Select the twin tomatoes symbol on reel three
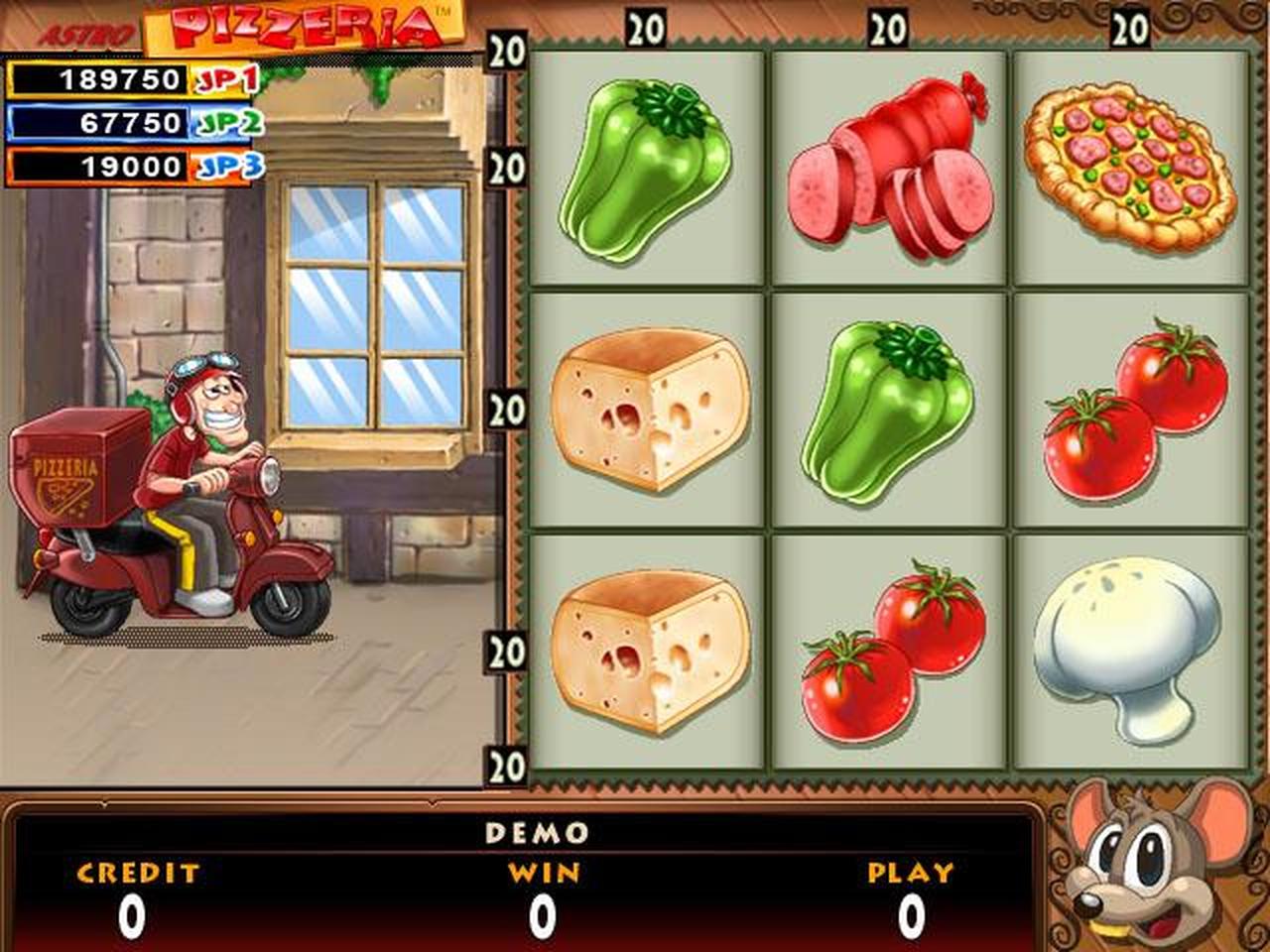This screenshot has width=1270, height=952. [1126, 416]
